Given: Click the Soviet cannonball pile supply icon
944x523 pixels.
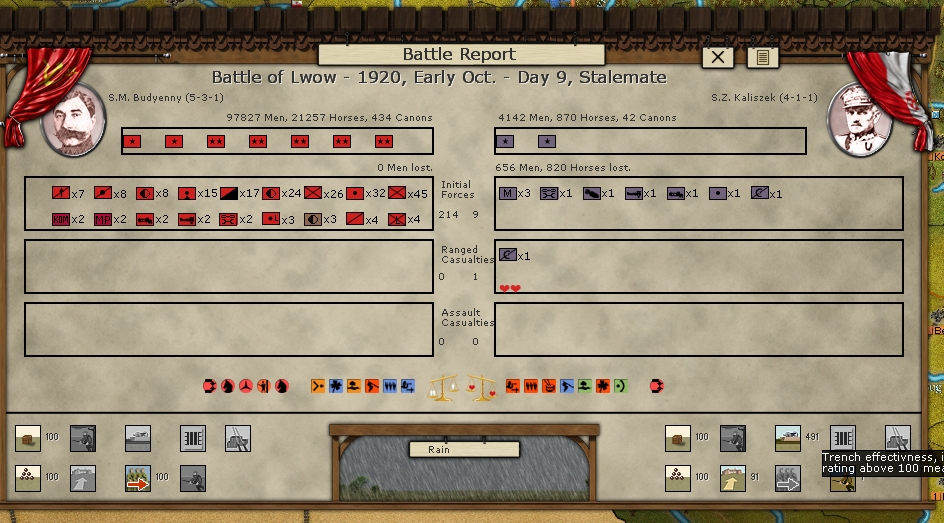Looking at the screenshot, I should tap(28, 478).
